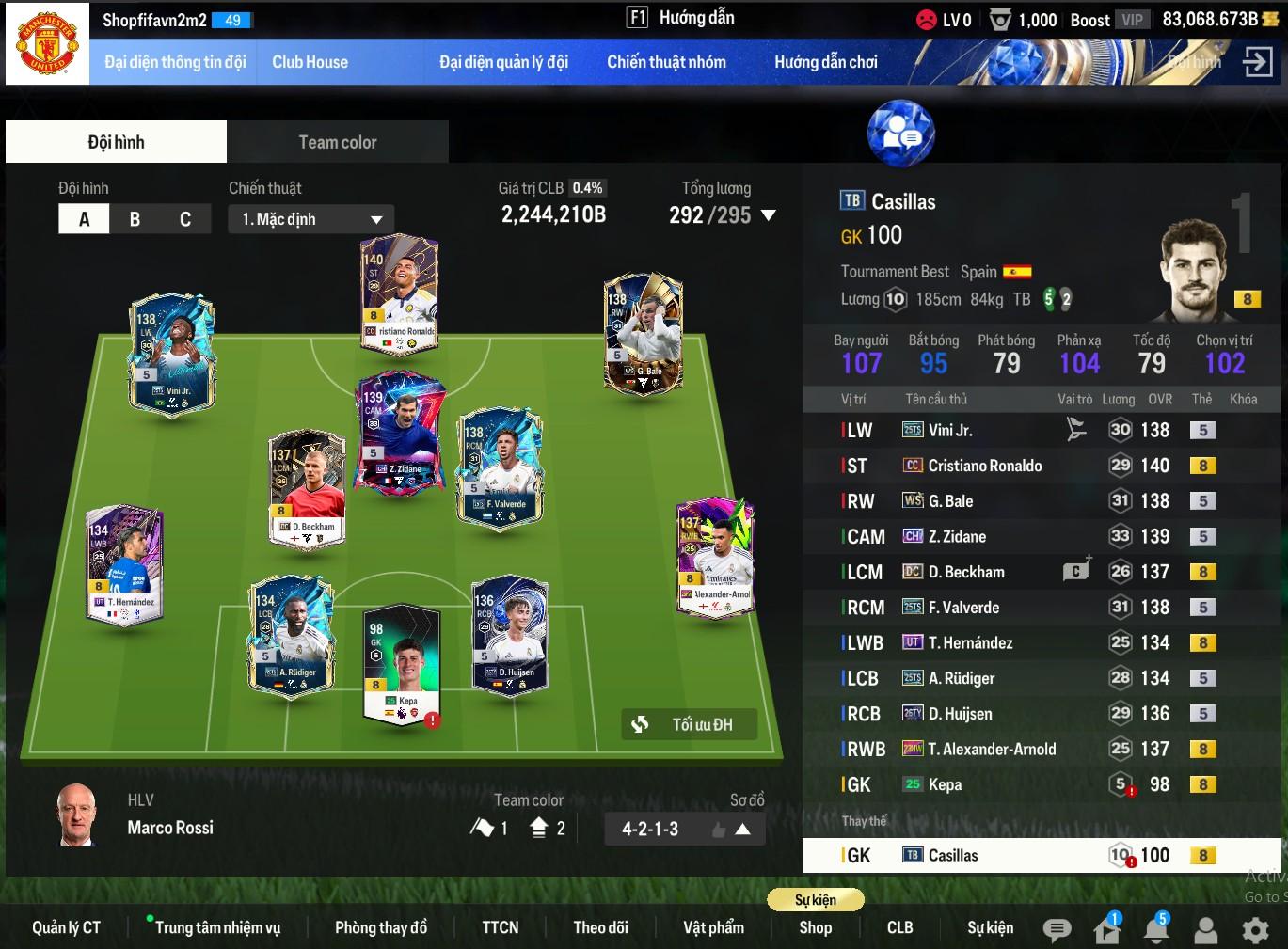Open the settings gear icon

(x=1255, y=930)
